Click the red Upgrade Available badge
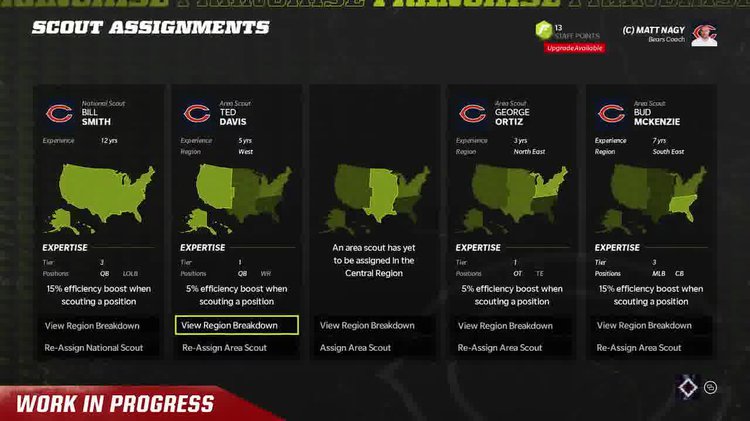Viewport: 750px width, 421px height. (574, 48)
